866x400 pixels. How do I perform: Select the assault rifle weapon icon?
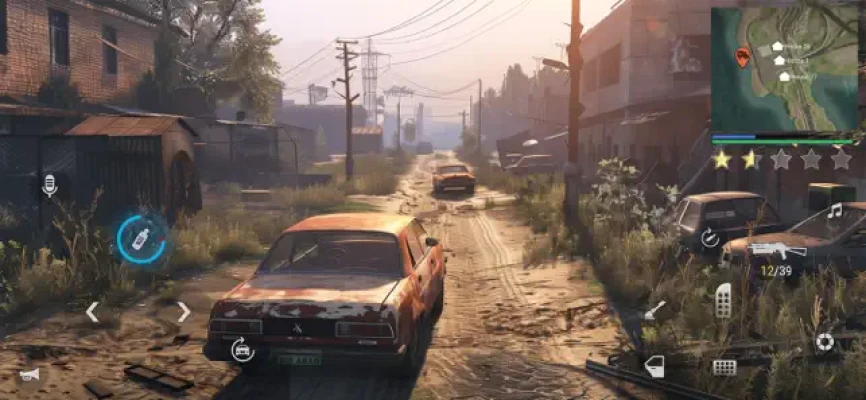click(777, 249)
